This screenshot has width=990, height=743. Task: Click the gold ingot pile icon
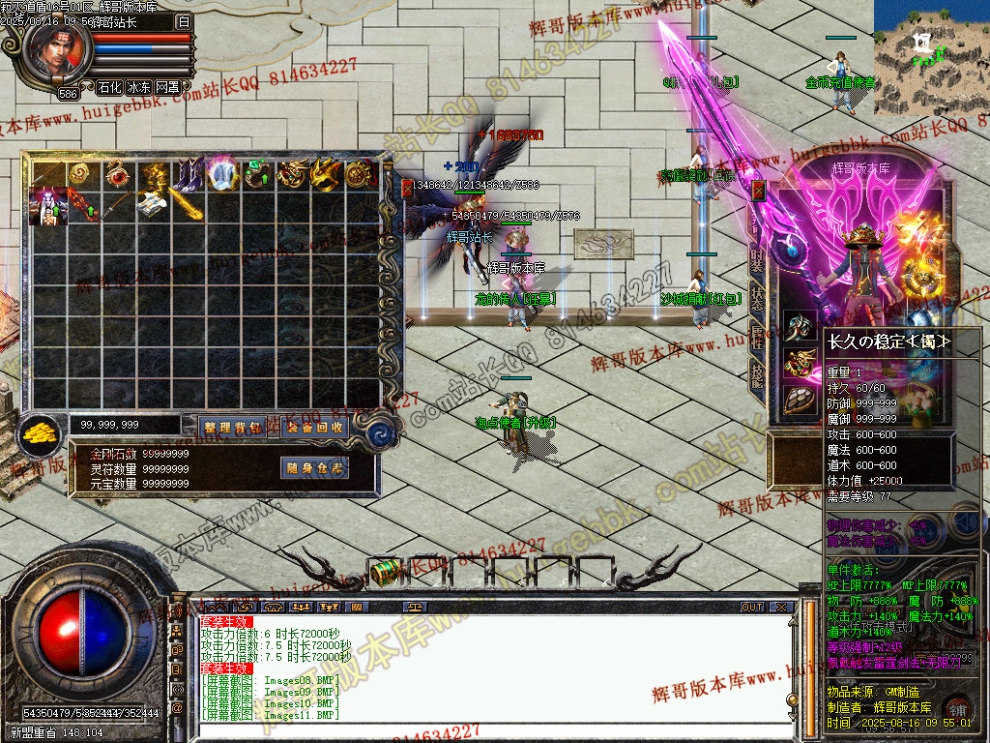(41, 432)
